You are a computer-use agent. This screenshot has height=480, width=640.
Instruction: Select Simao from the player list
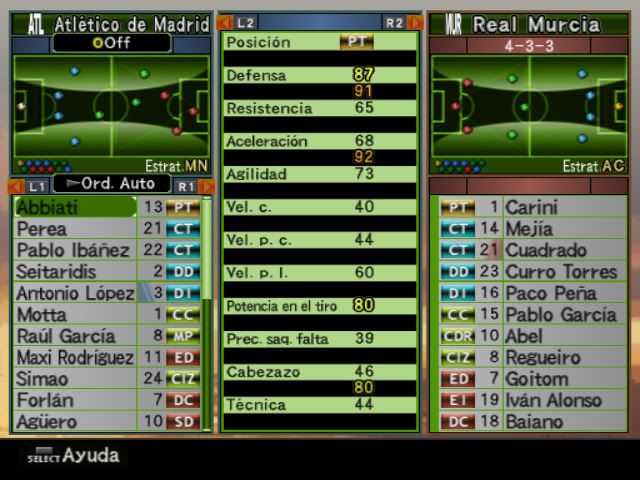click(x=75, y=379)
